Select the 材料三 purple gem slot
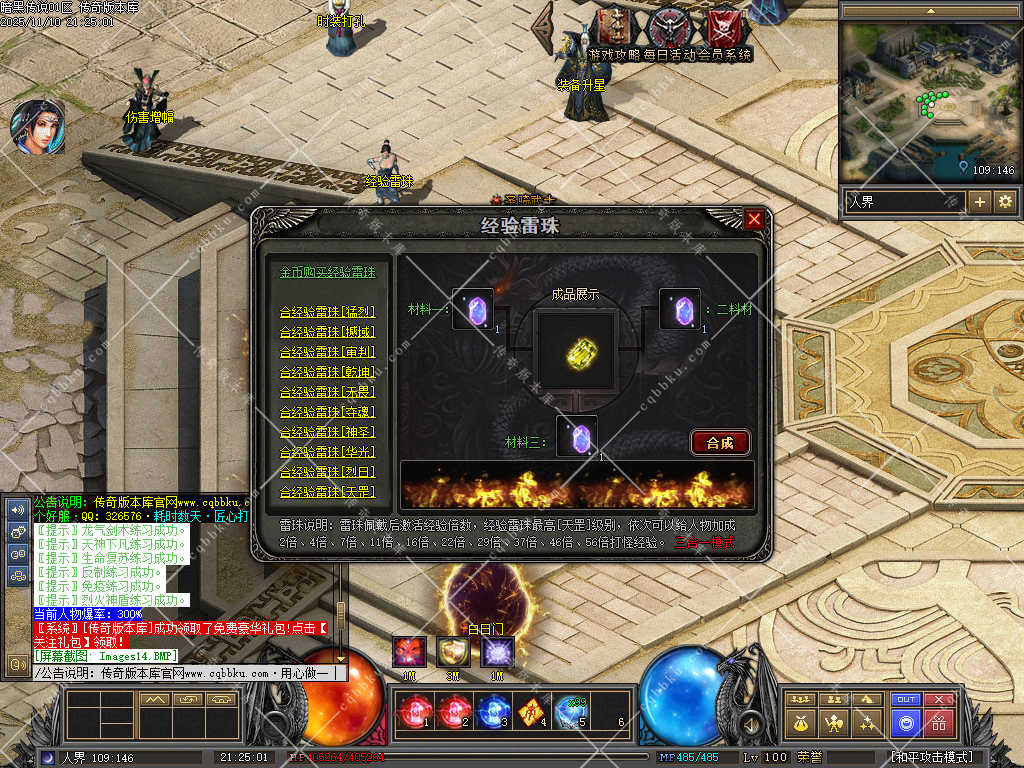Screen dimensions: 1024x768 [577, 437]
